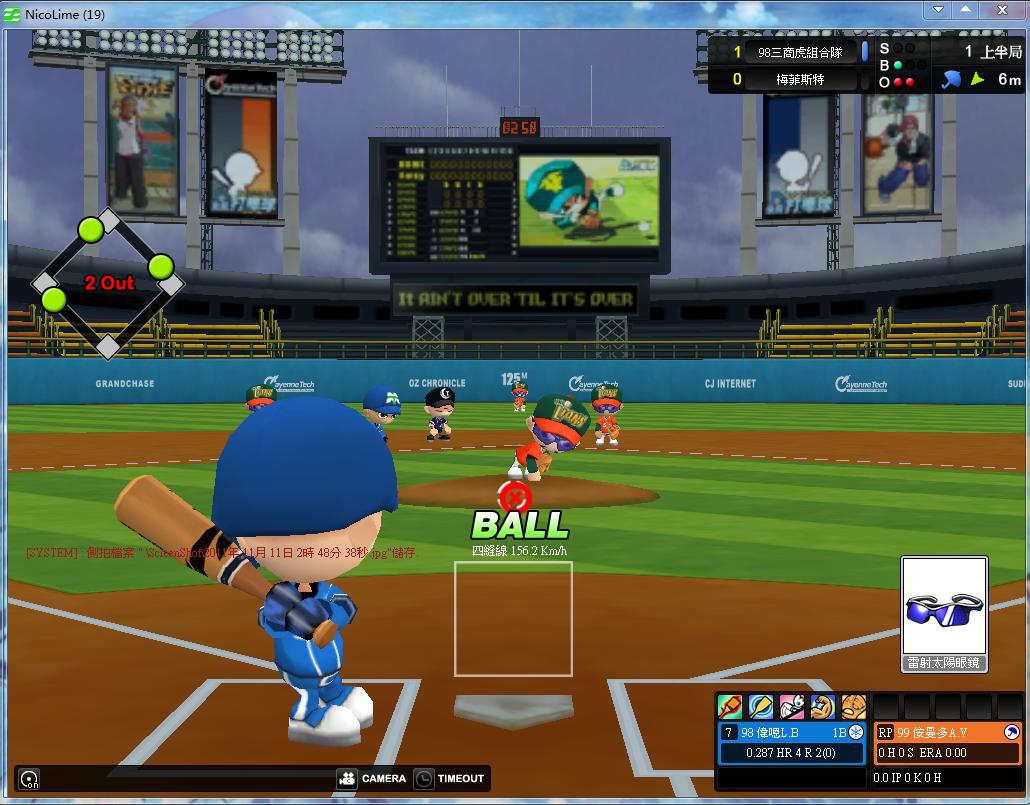
Task: Click the up-arrow maximize window button
Action: coord(965,11)
